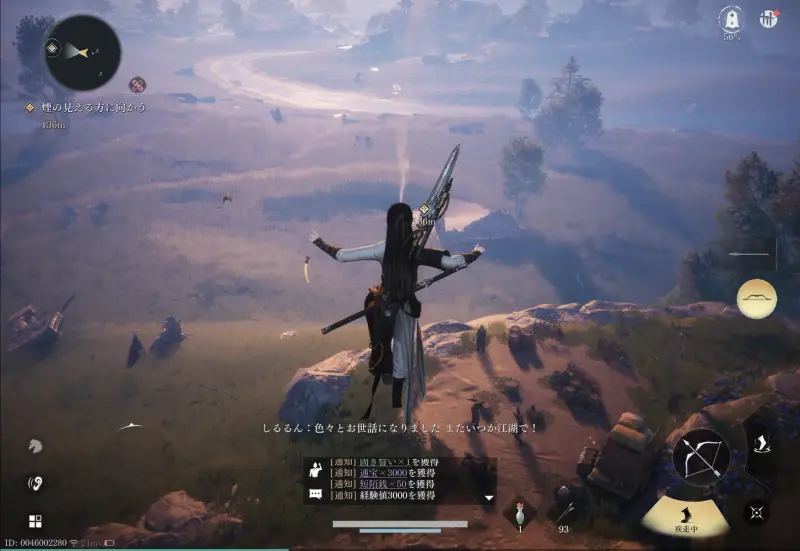Tap the horse mount icon
The height and width of the screenshot is (551, 800).
click(x=35, y=446)
